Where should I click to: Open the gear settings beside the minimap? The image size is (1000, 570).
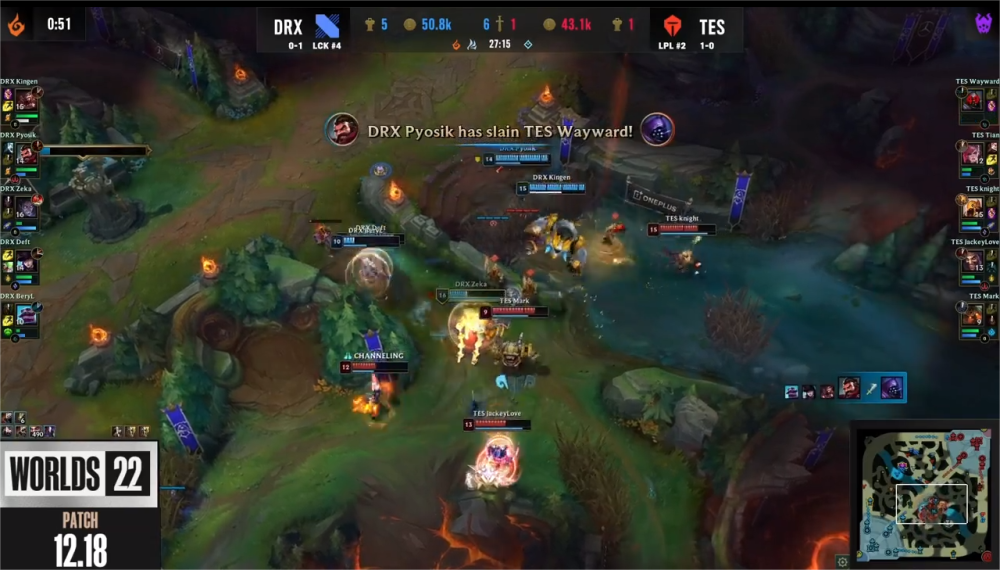point(843,561)
